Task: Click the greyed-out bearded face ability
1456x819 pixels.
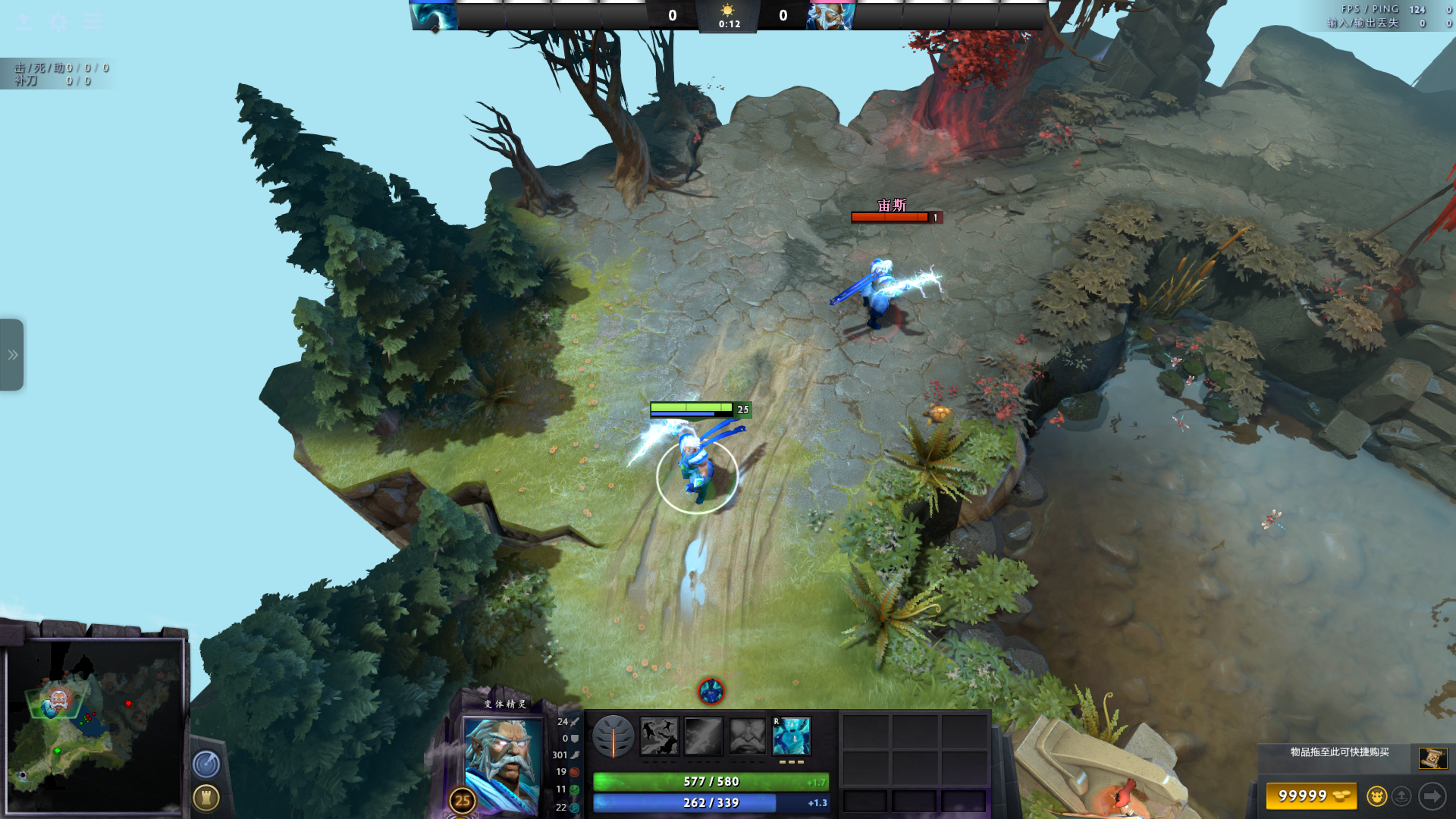Action: [x=748, y=736]
